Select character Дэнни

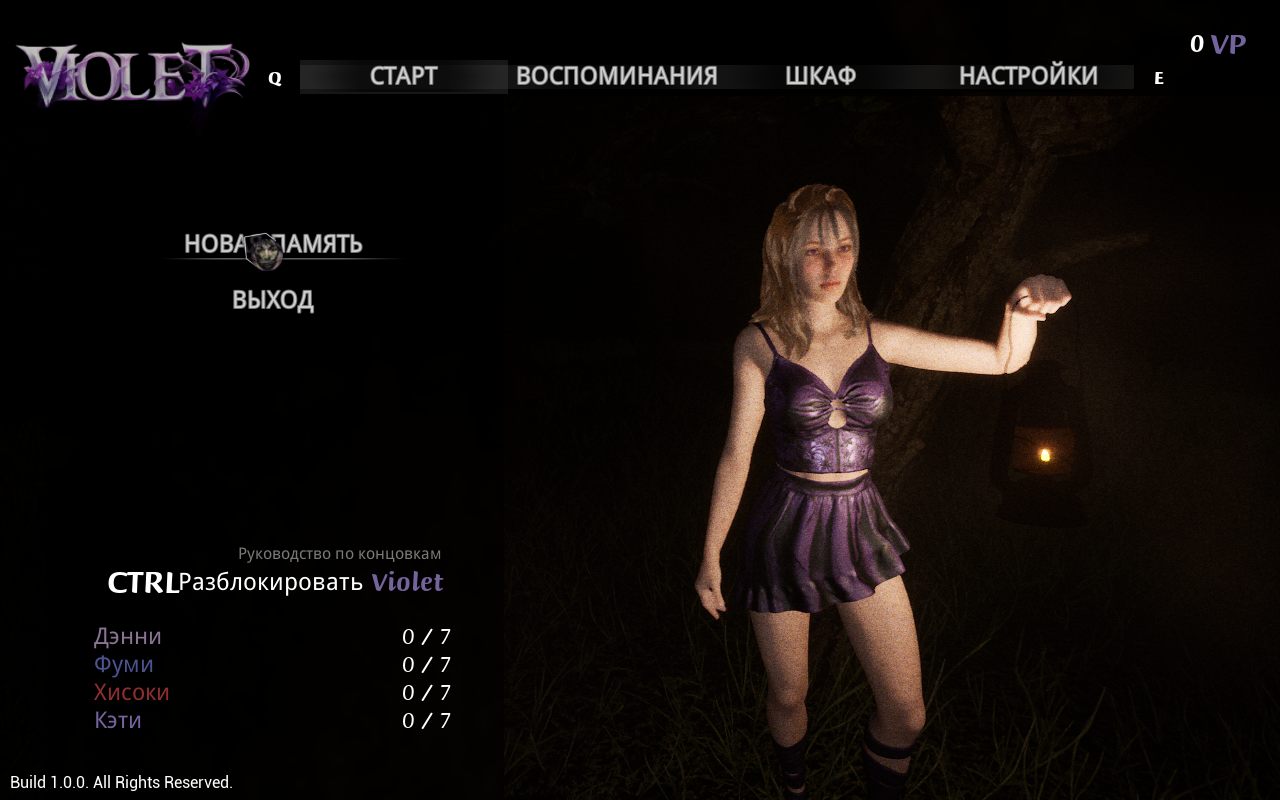127,635
